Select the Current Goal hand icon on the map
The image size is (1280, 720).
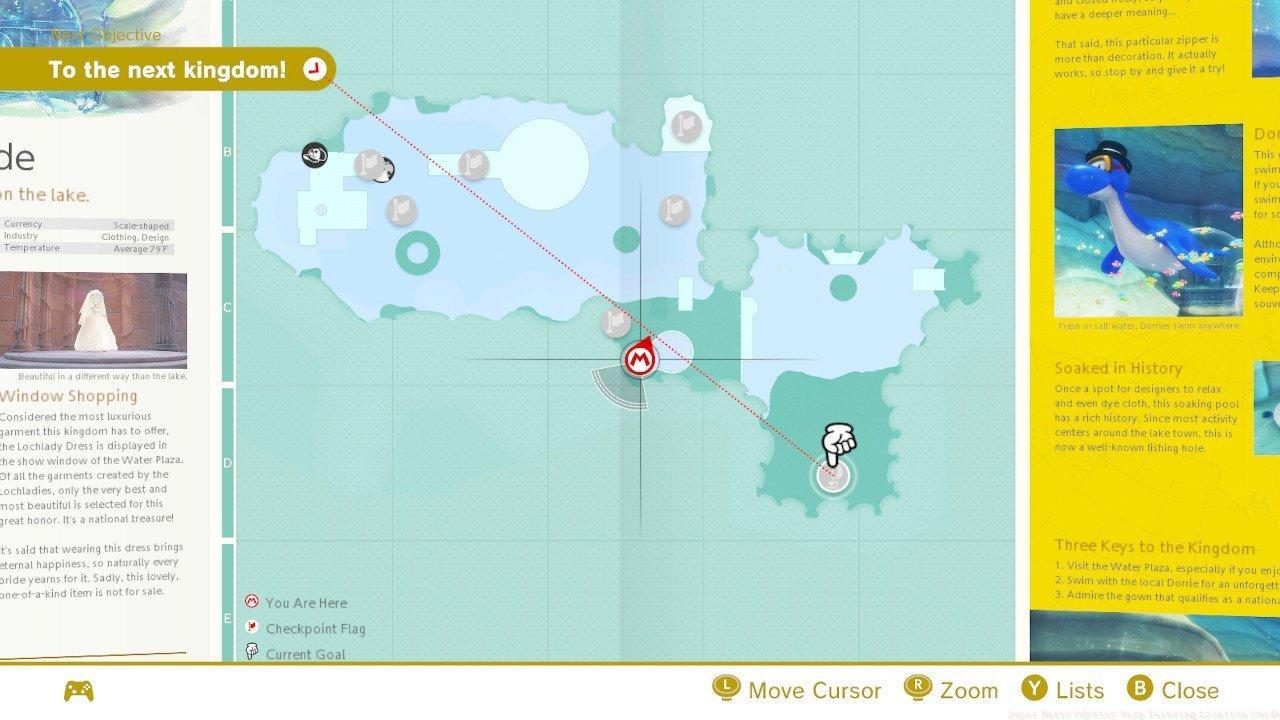[838, 443]
